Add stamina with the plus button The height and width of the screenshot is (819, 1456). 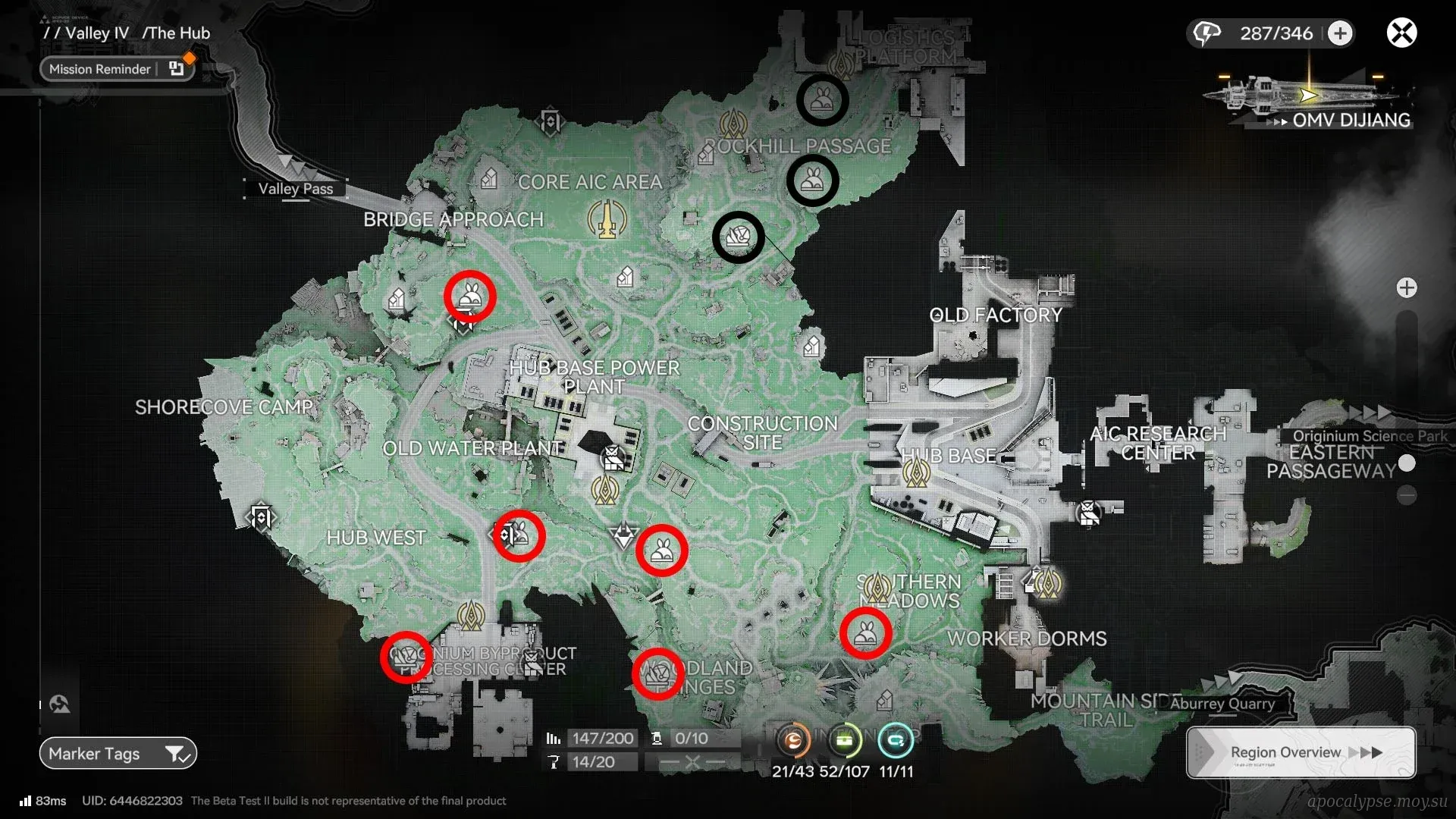coord(1340,33)
